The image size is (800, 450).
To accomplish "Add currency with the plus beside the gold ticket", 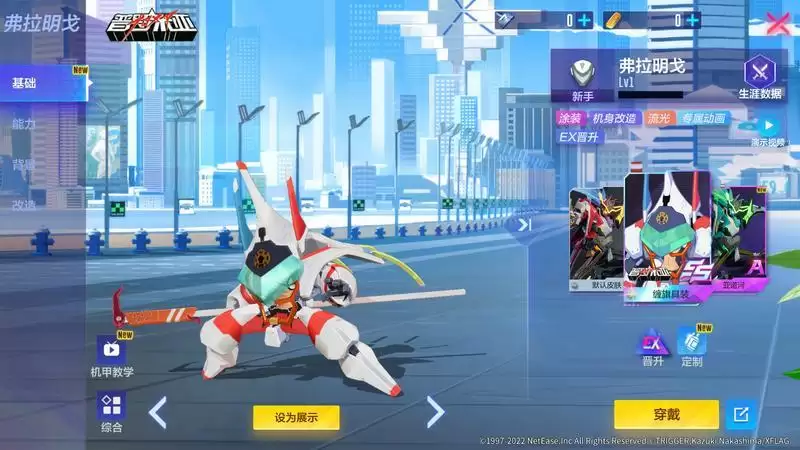I will tap(692, 19).
